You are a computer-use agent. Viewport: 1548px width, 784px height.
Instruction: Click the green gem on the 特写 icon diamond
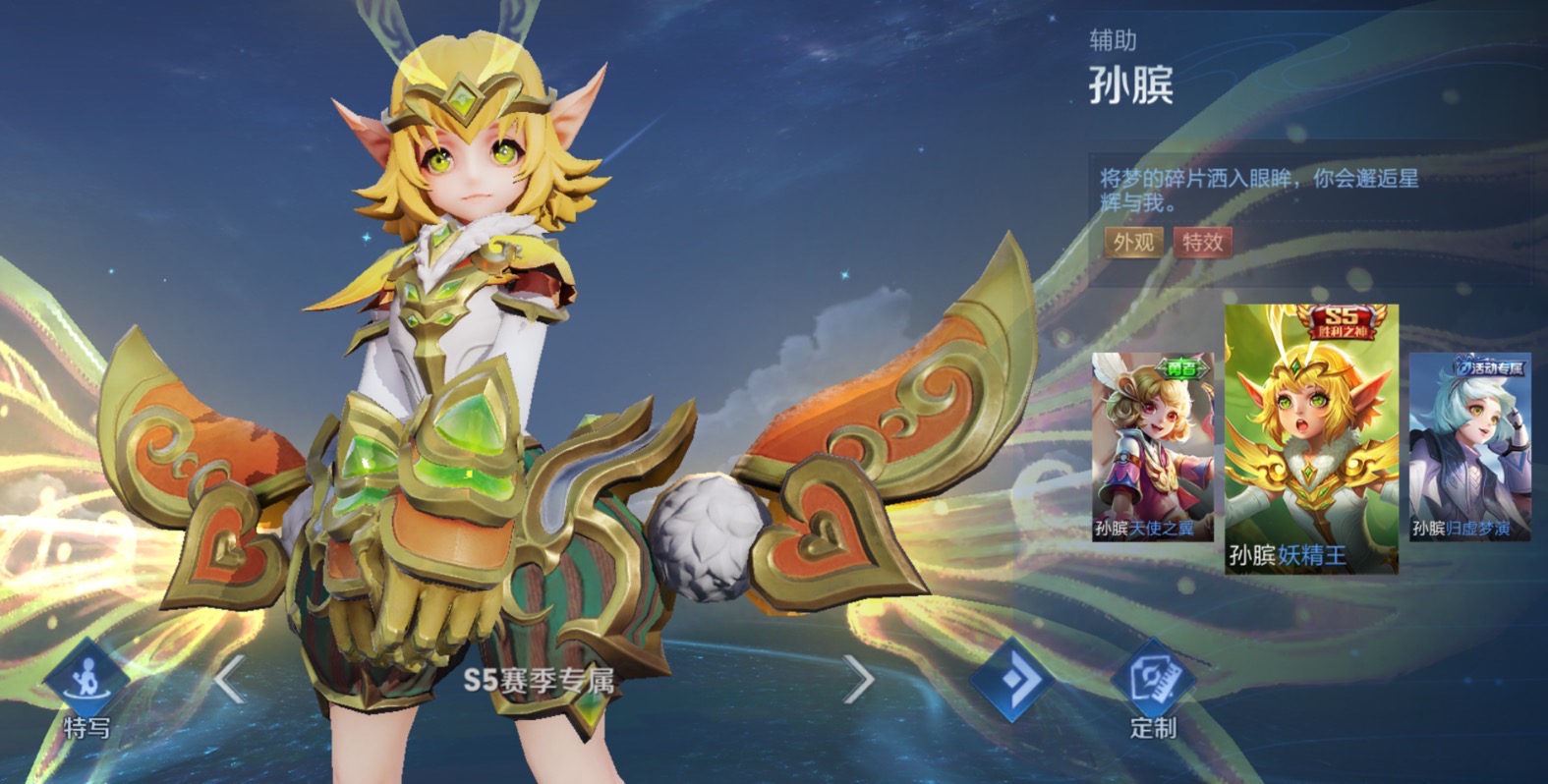point(86,679)
